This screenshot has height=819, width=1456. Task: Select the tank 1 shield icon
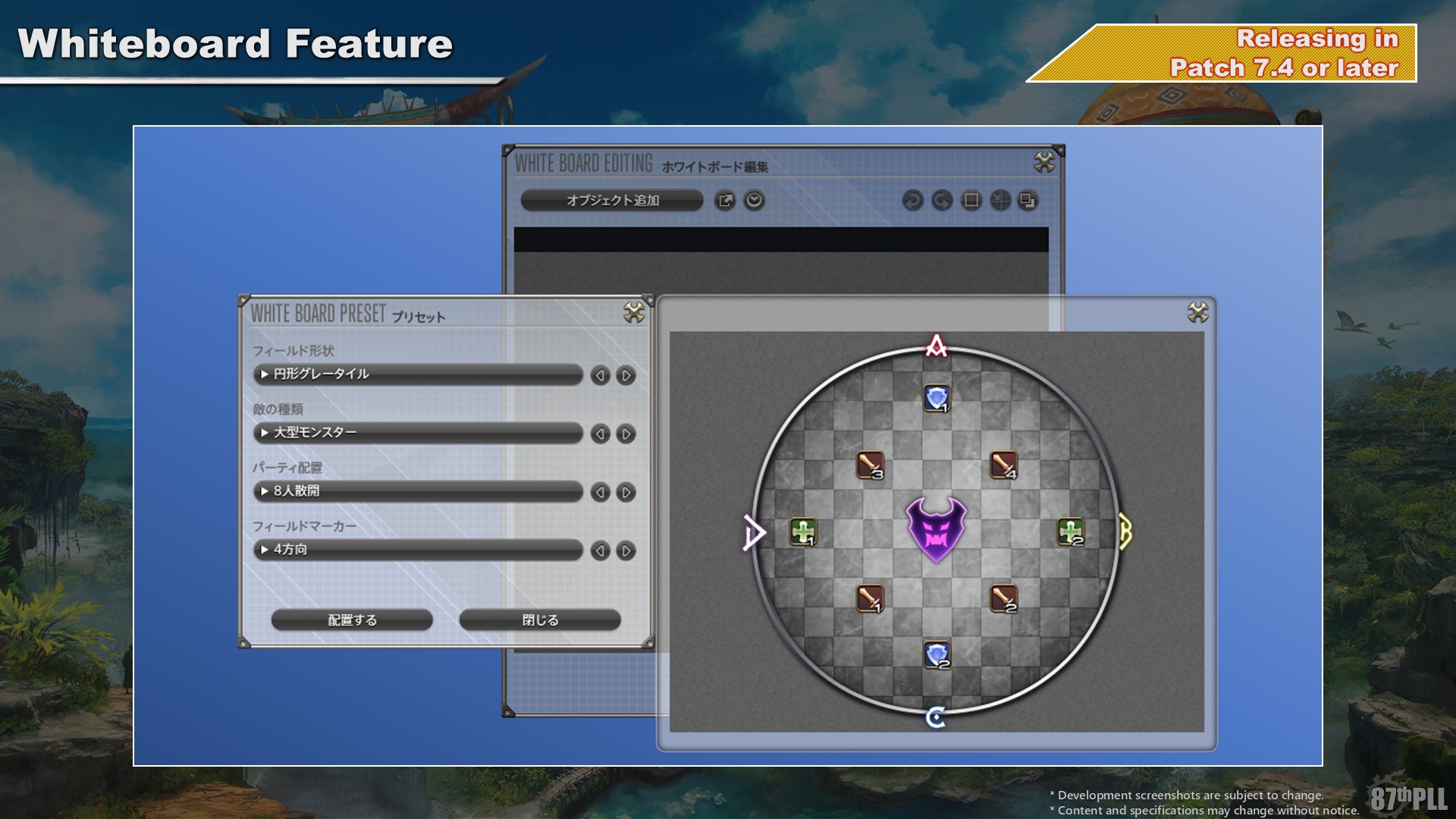point(937,397)
